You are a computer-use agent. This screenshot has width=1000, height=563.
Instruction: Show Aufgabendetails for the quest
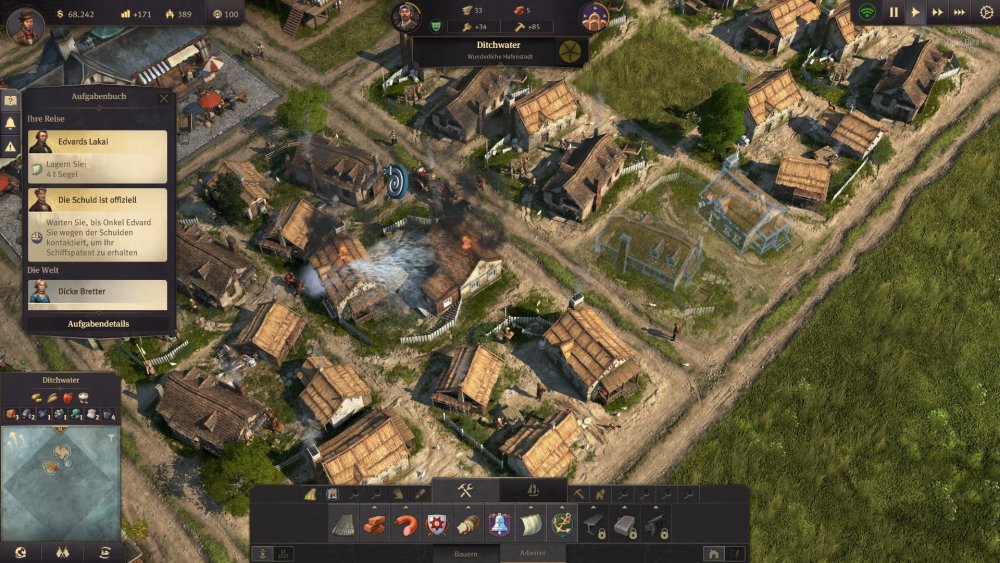point(98,324)
